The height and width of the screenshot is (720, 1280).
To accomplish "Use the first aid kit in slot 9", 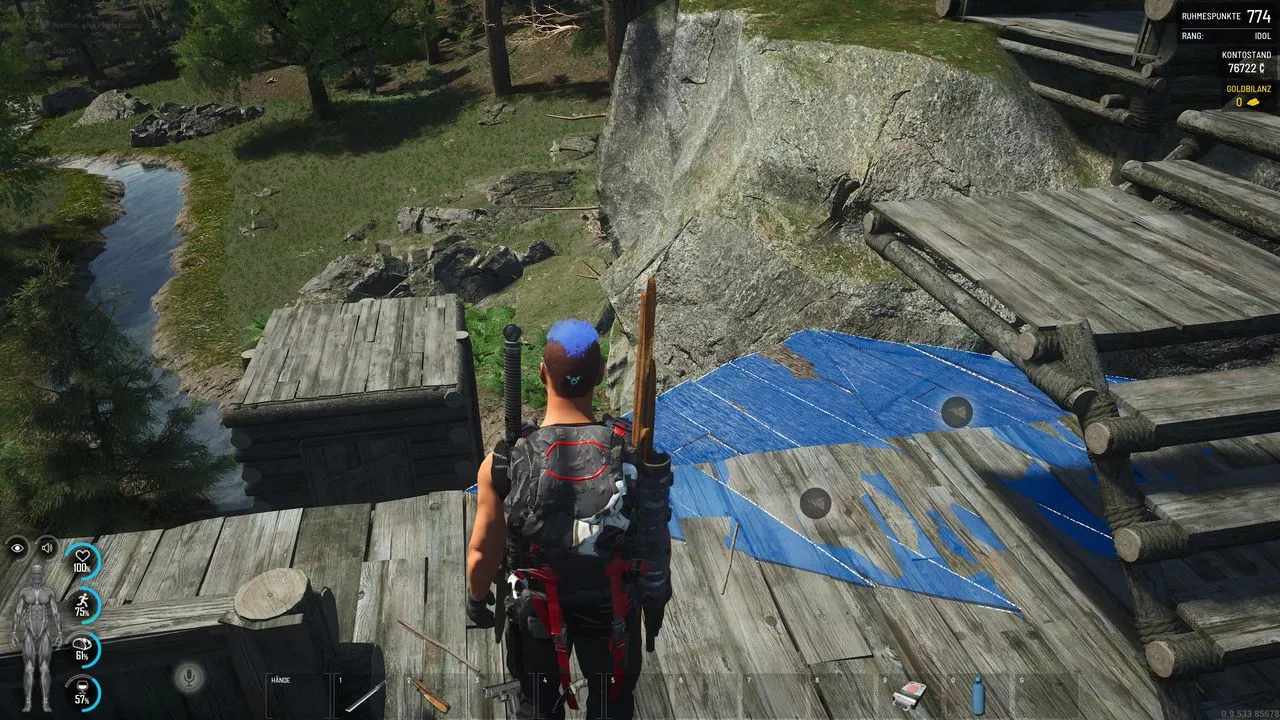I will (x=909, y=695).
